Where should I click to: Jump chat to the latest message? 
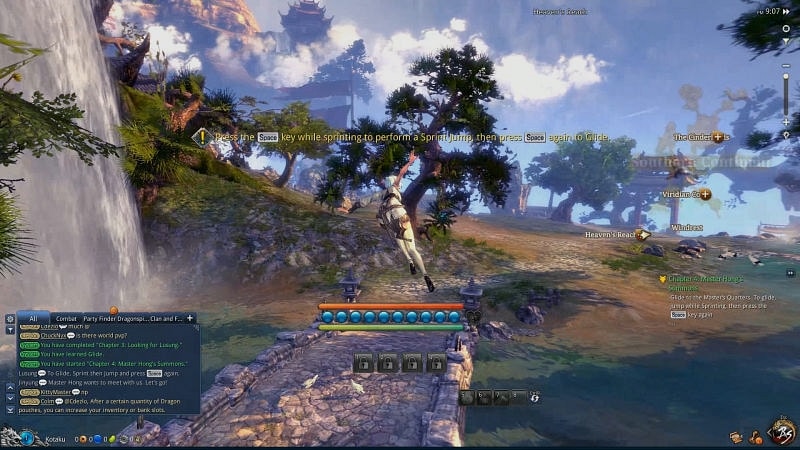point(10,410)
